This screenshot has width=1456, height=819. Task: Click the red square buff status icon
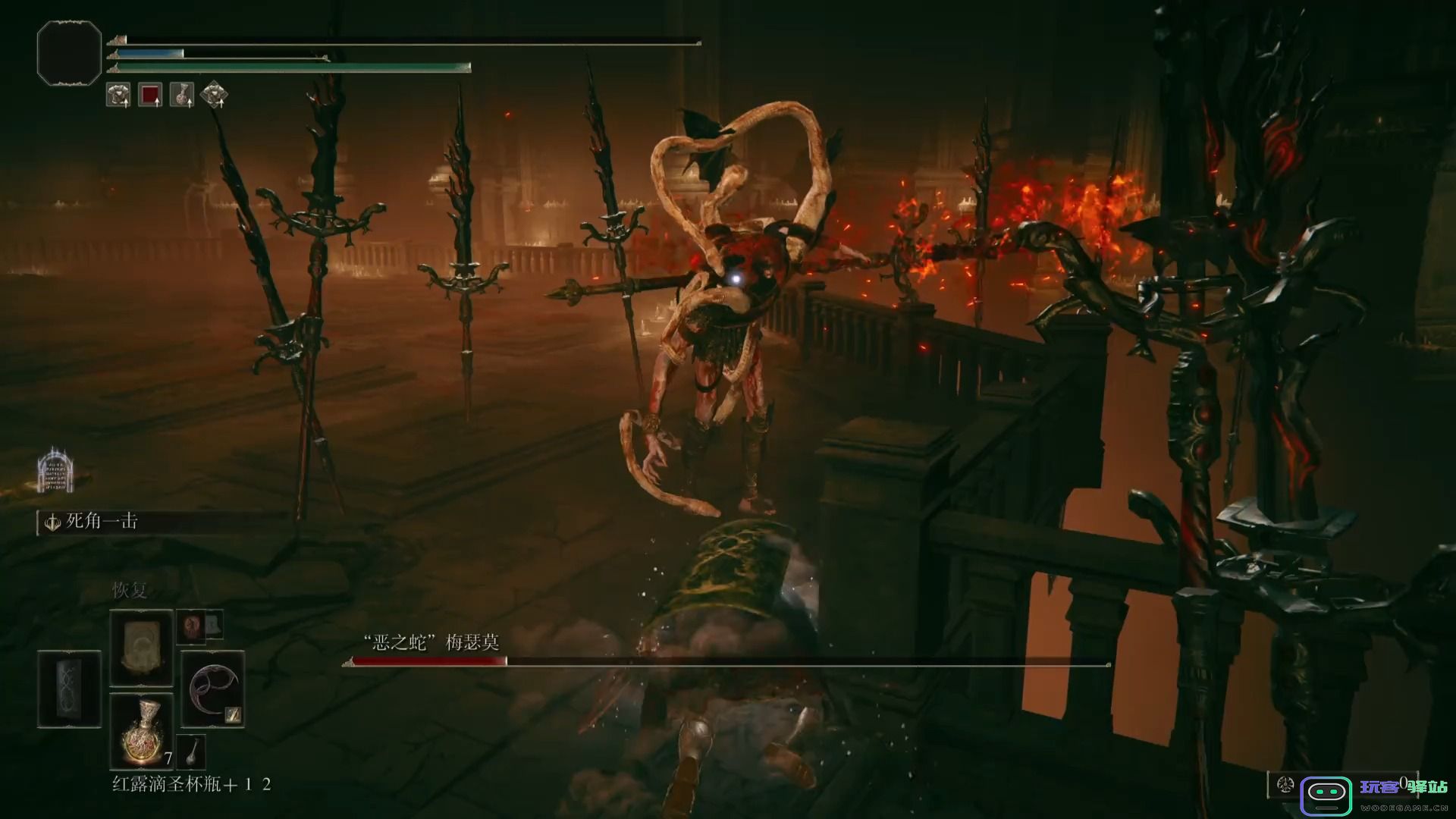tap(150, 95)
